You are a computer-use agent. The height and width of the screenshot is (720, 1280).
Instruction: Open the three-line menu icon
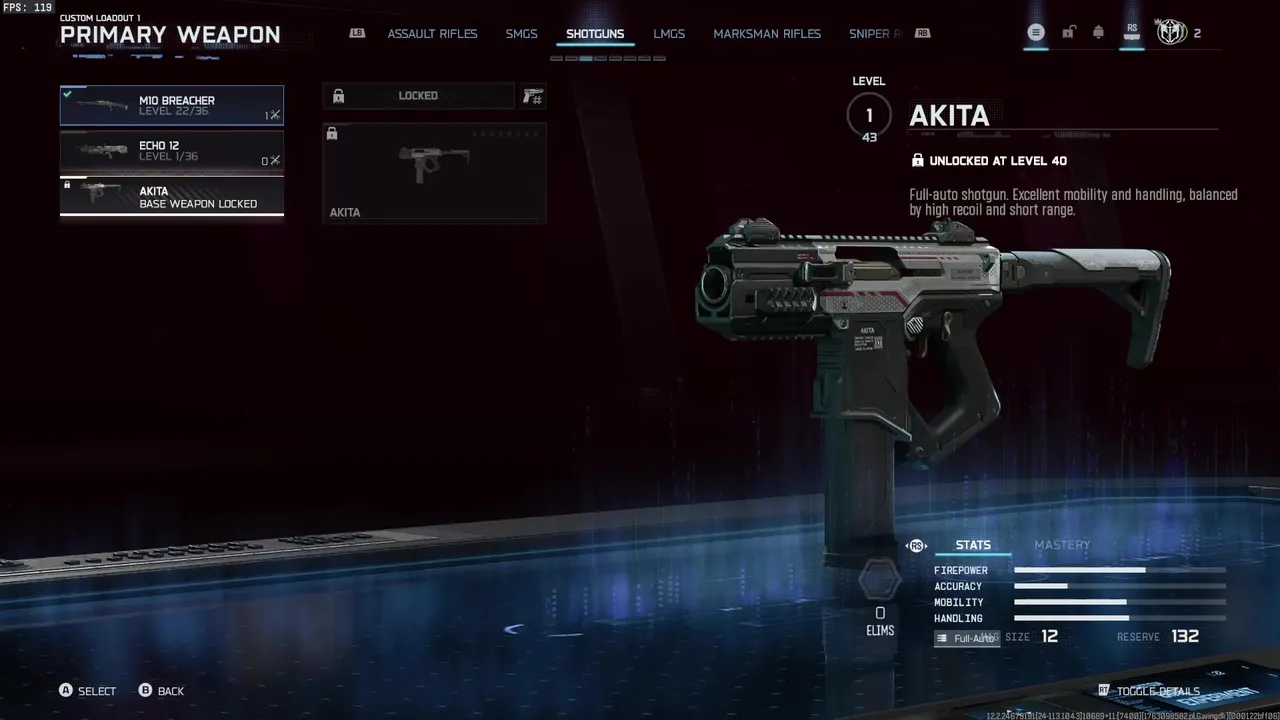(1036, 33)
